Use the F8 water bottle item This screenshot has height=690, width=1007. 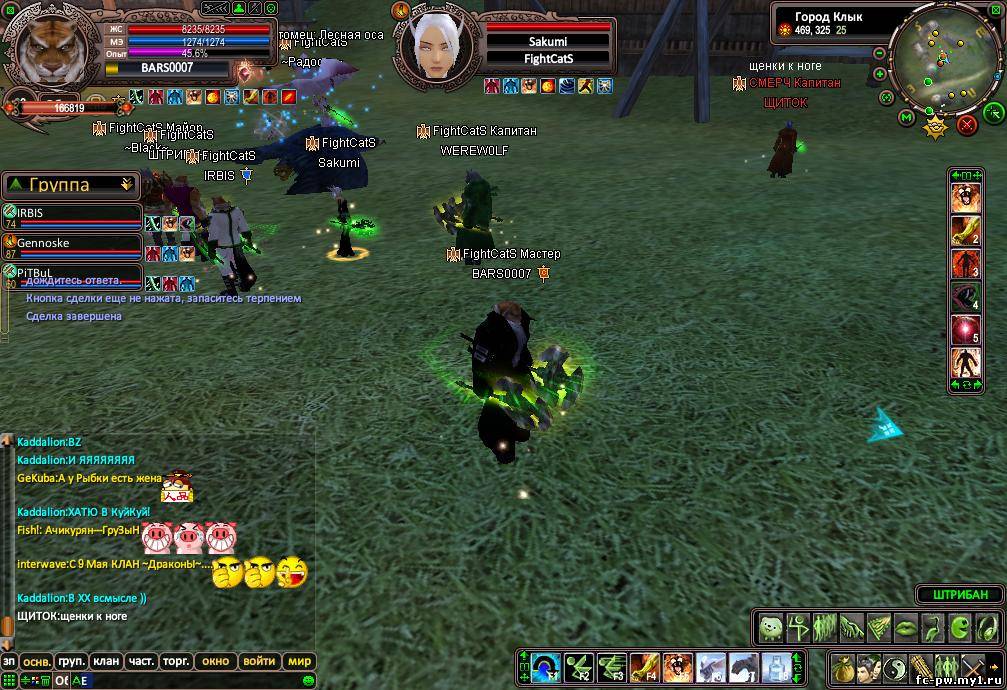point(777,666)
